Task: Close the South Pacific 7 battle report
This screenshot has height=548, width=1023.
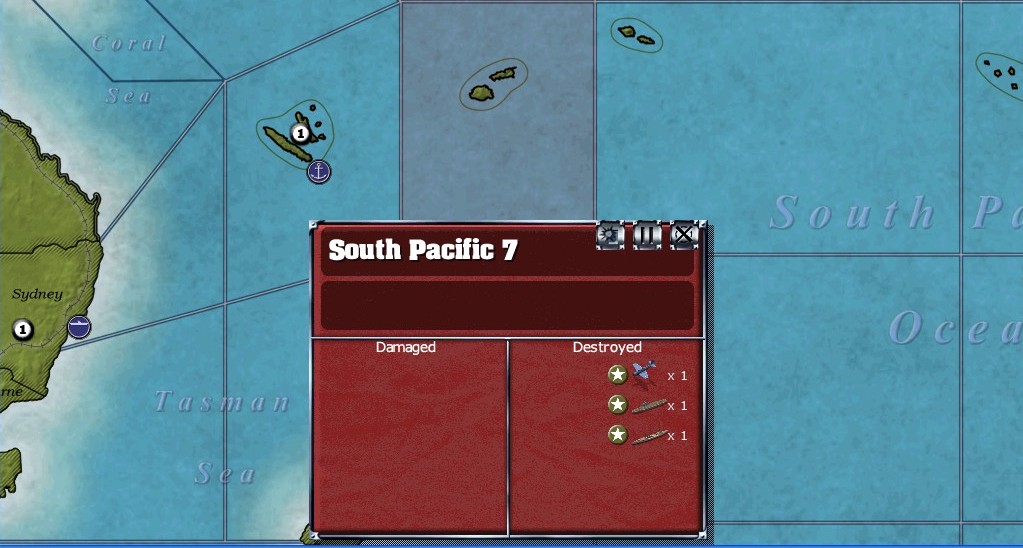Action: [x=683, y=236]
